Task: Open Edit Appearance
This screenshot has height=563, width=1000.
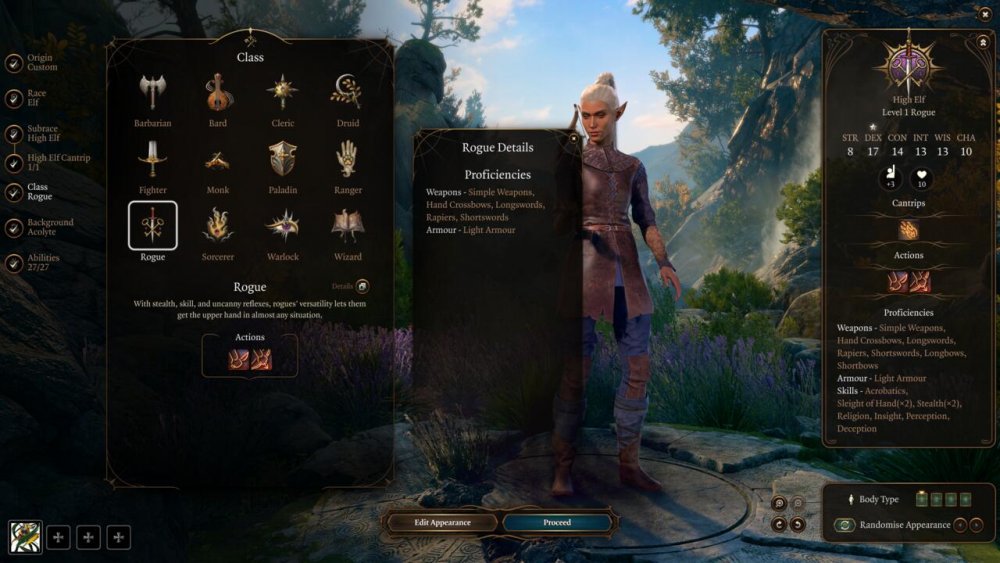Action: [442, 522]
